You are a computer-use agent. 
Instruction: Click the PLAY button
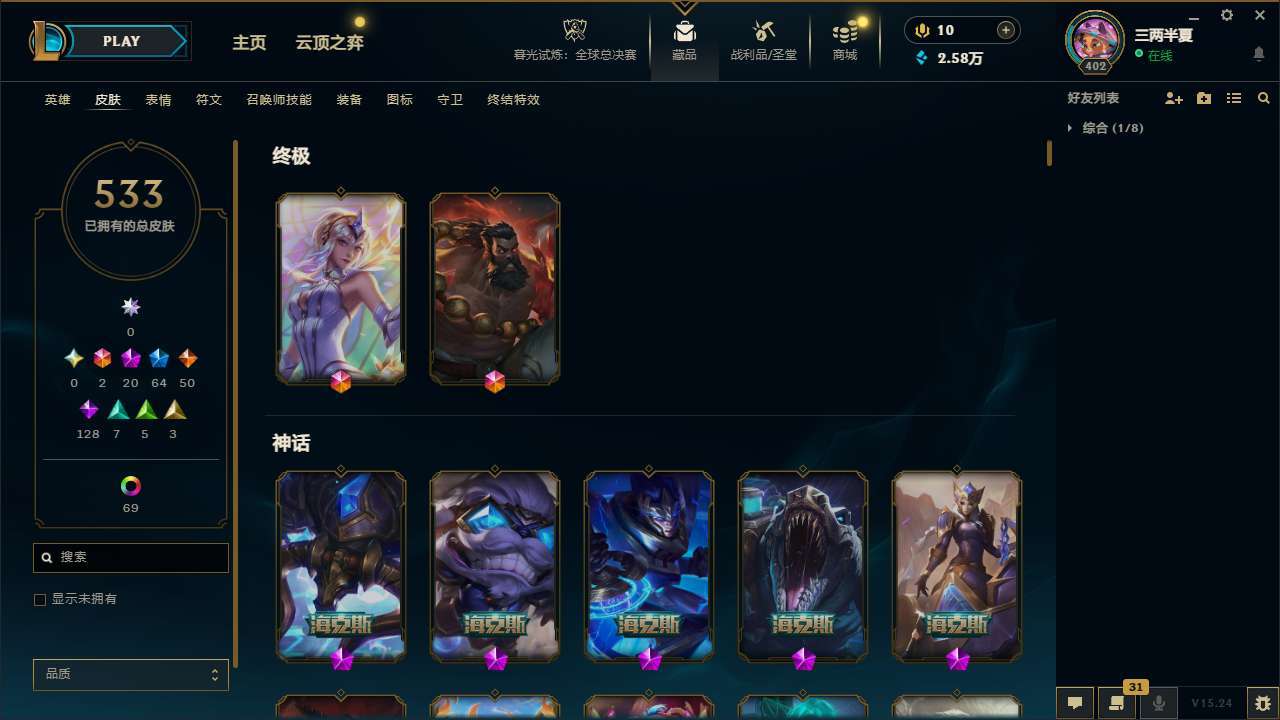[121, 41]
